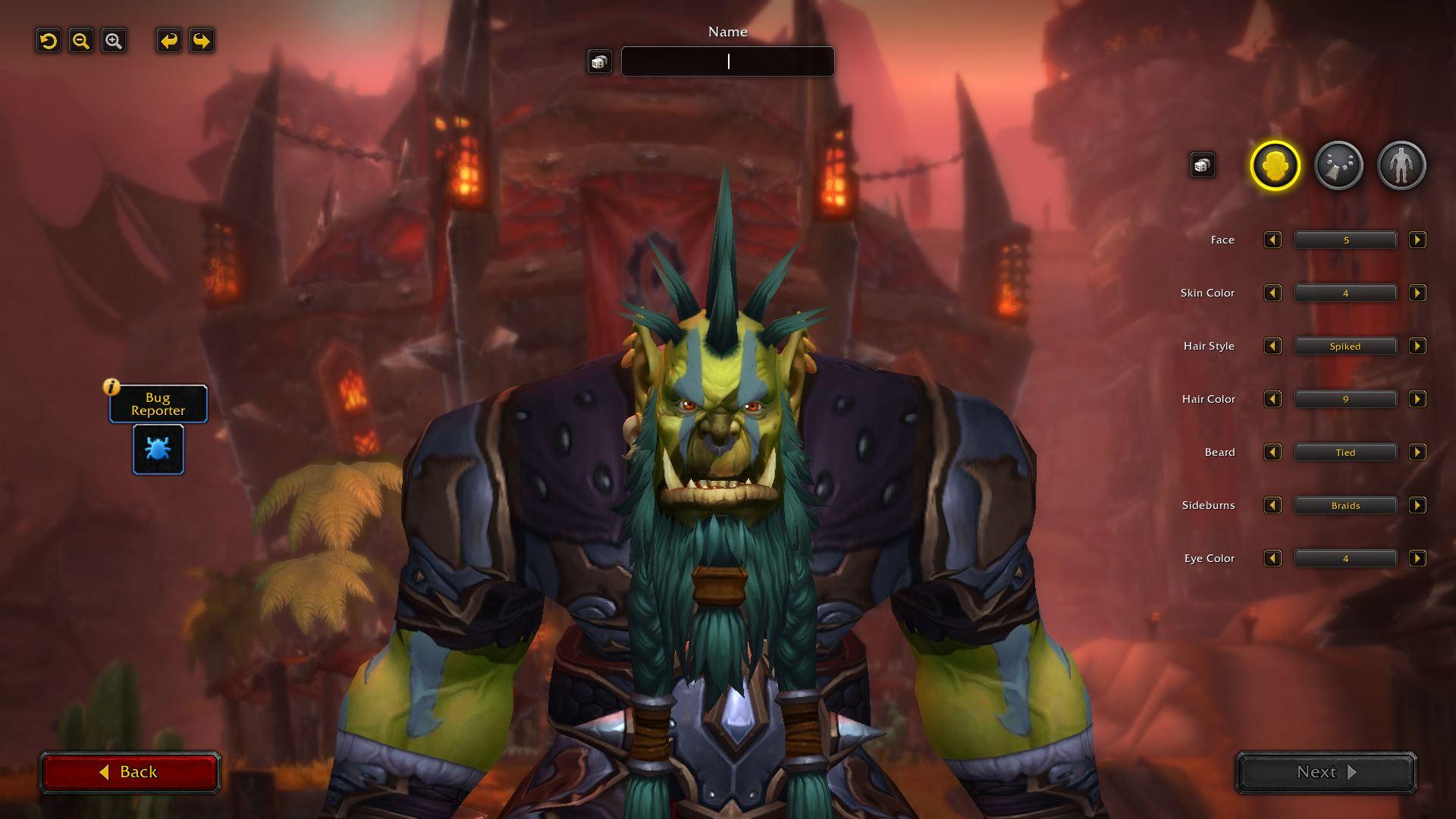Proceed with the Next button
The height and width of the screenshot is (819, 1456).
1326,772
